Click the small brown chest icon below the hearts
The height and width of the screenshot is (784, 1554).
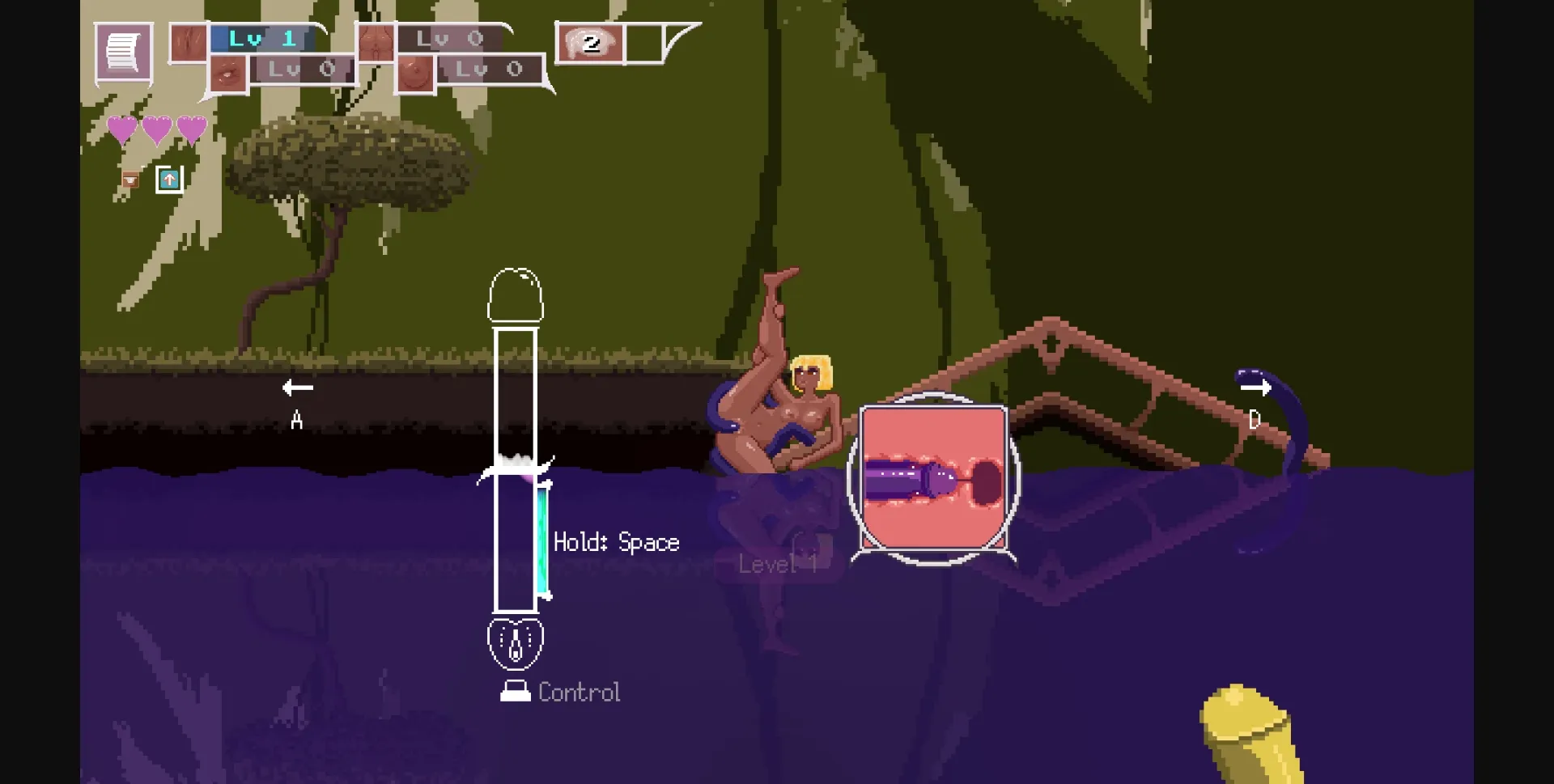click(129, 180)
